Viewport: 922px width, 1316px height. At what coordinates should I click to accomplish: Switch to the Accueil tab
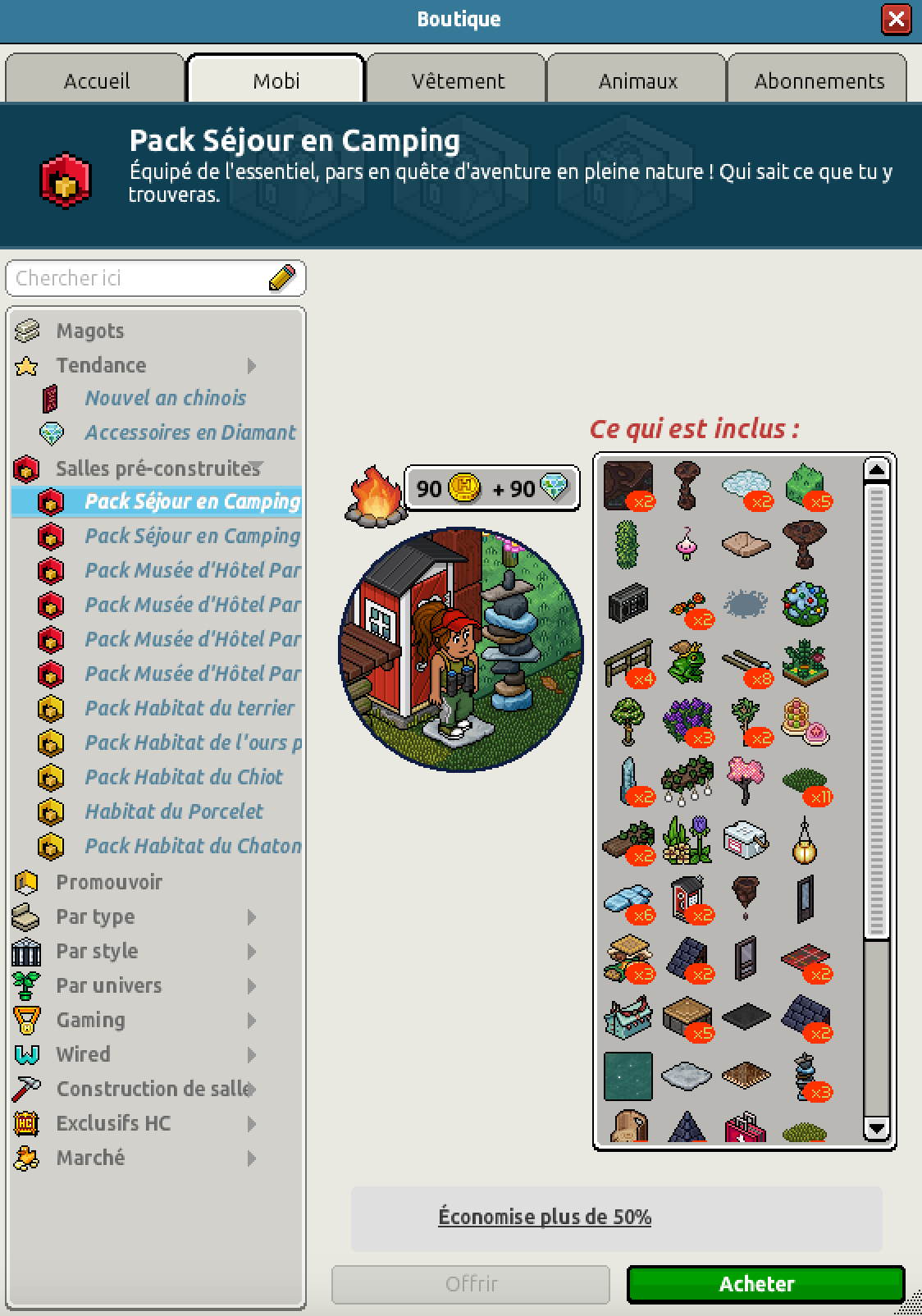[x=96, y=80]
